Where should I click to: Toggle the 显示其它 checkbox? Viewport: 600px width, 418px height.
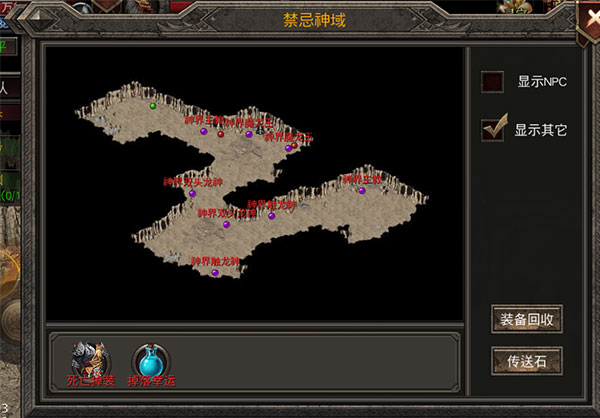pyautogui.click(x=492, y=129)
